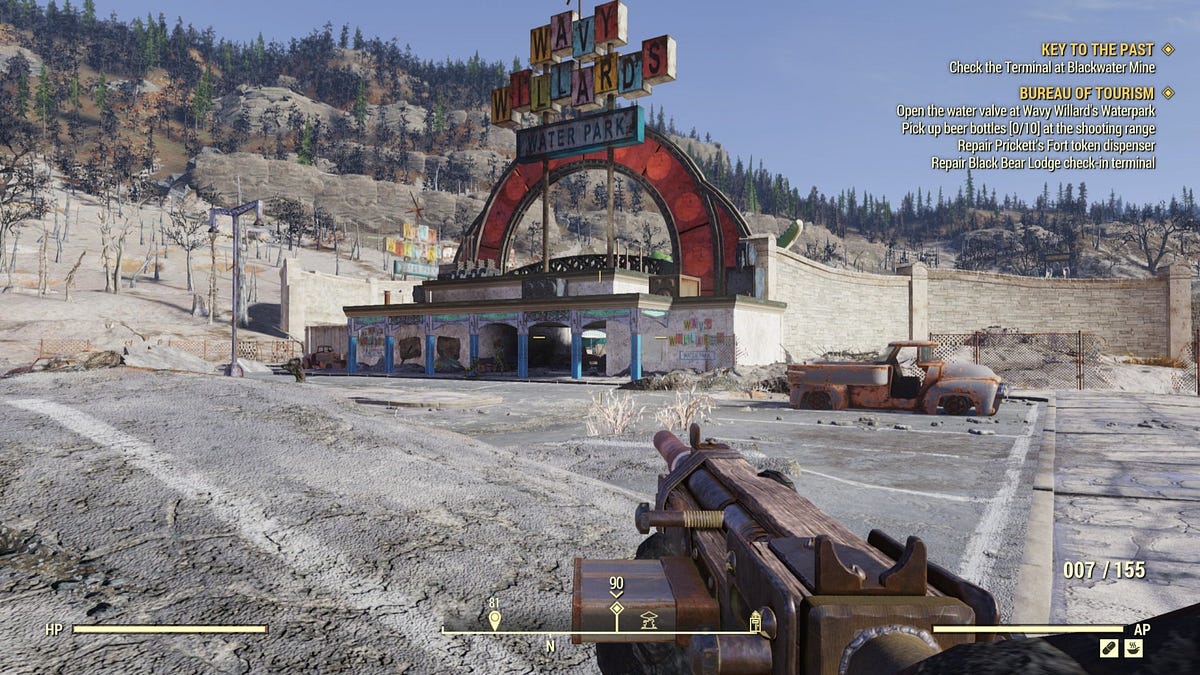Screen dimensions: 1200x675
Task: Click the pill chem status icon
Action: click(1109, 648)
